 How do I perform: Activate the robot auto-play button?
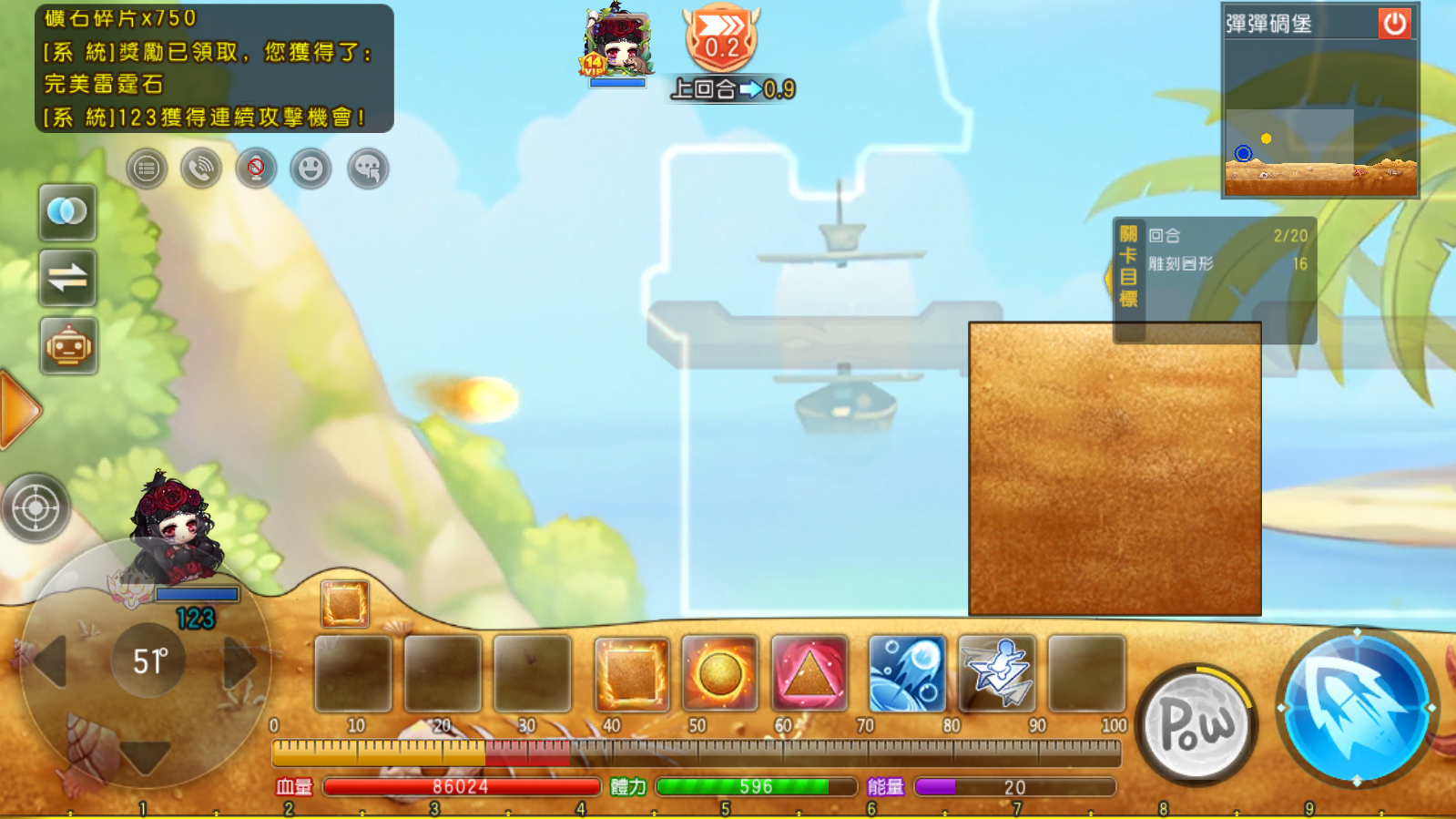68,346
